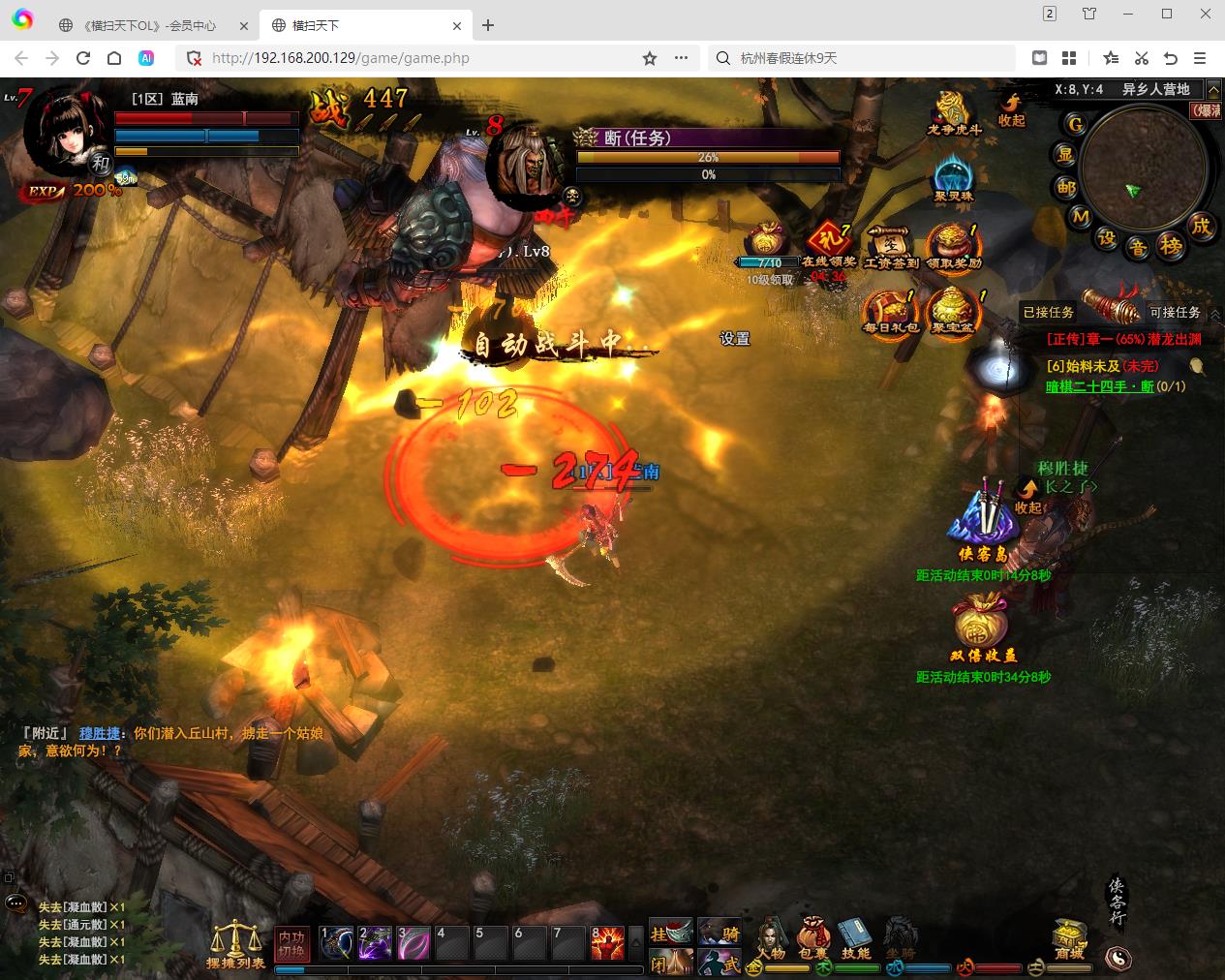The image size is (1225, 980).
Task: Open the 技能 skills book
Action: point(855,937)
